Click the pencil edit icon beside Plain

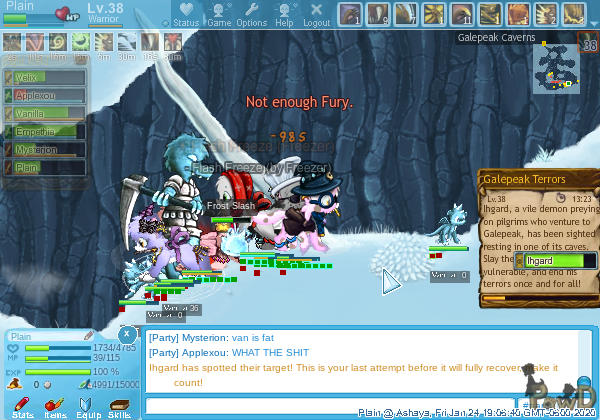click(88, 334)
